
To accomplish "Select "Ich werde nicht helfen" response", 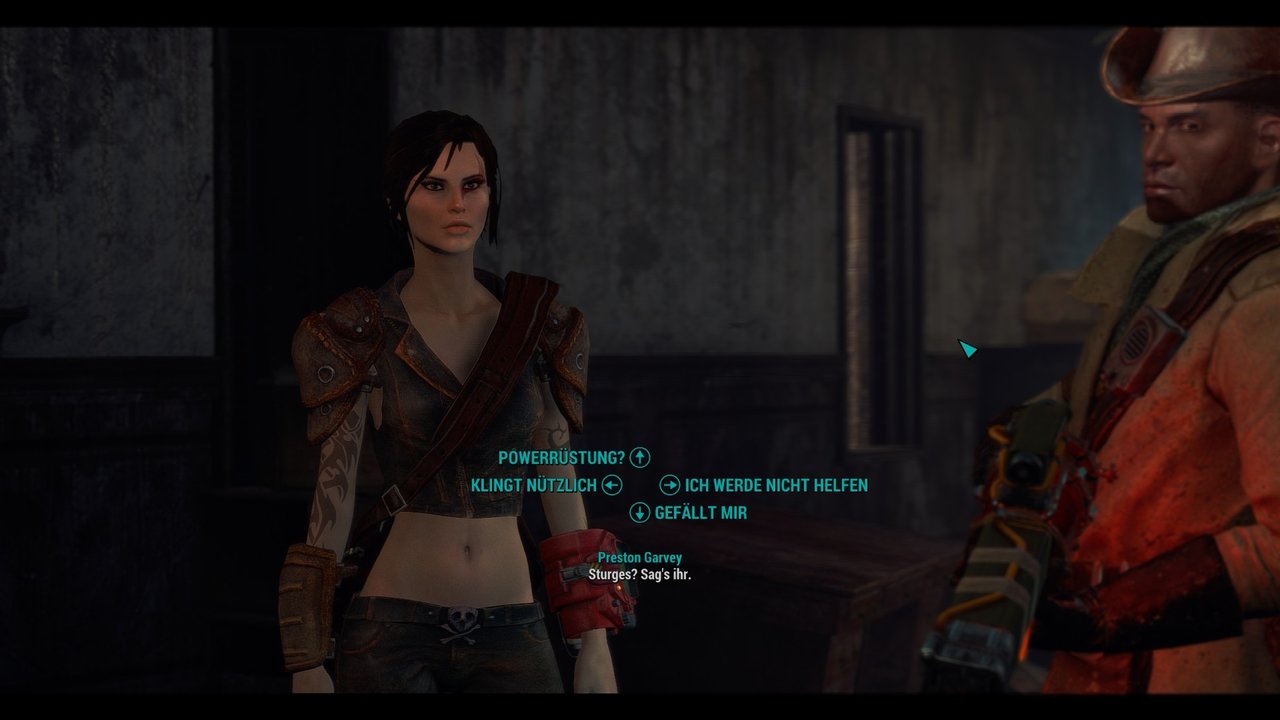I will click(776, 486).
